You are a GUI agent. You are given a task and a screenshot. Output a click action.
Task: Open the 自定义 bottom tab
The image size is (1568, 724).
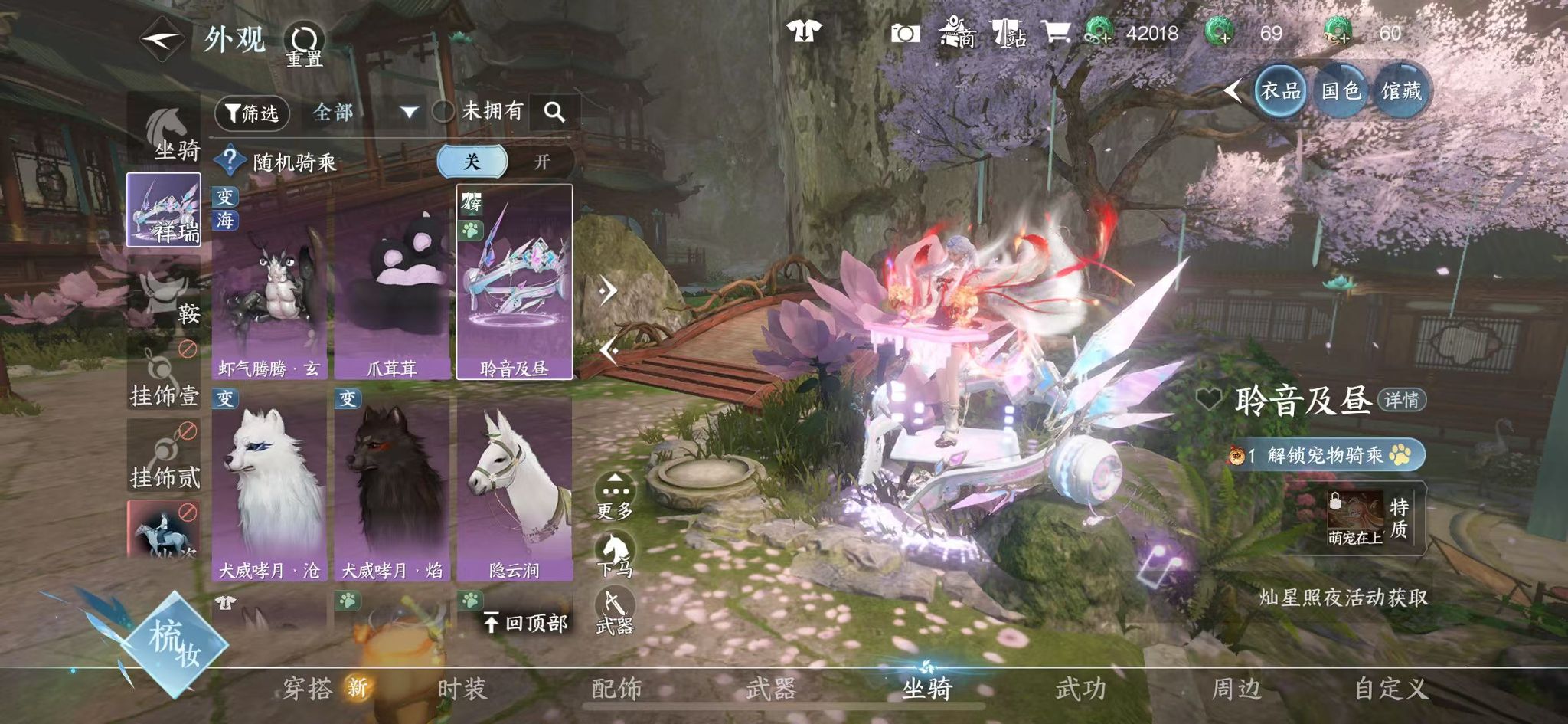(x=1391, y=689)
